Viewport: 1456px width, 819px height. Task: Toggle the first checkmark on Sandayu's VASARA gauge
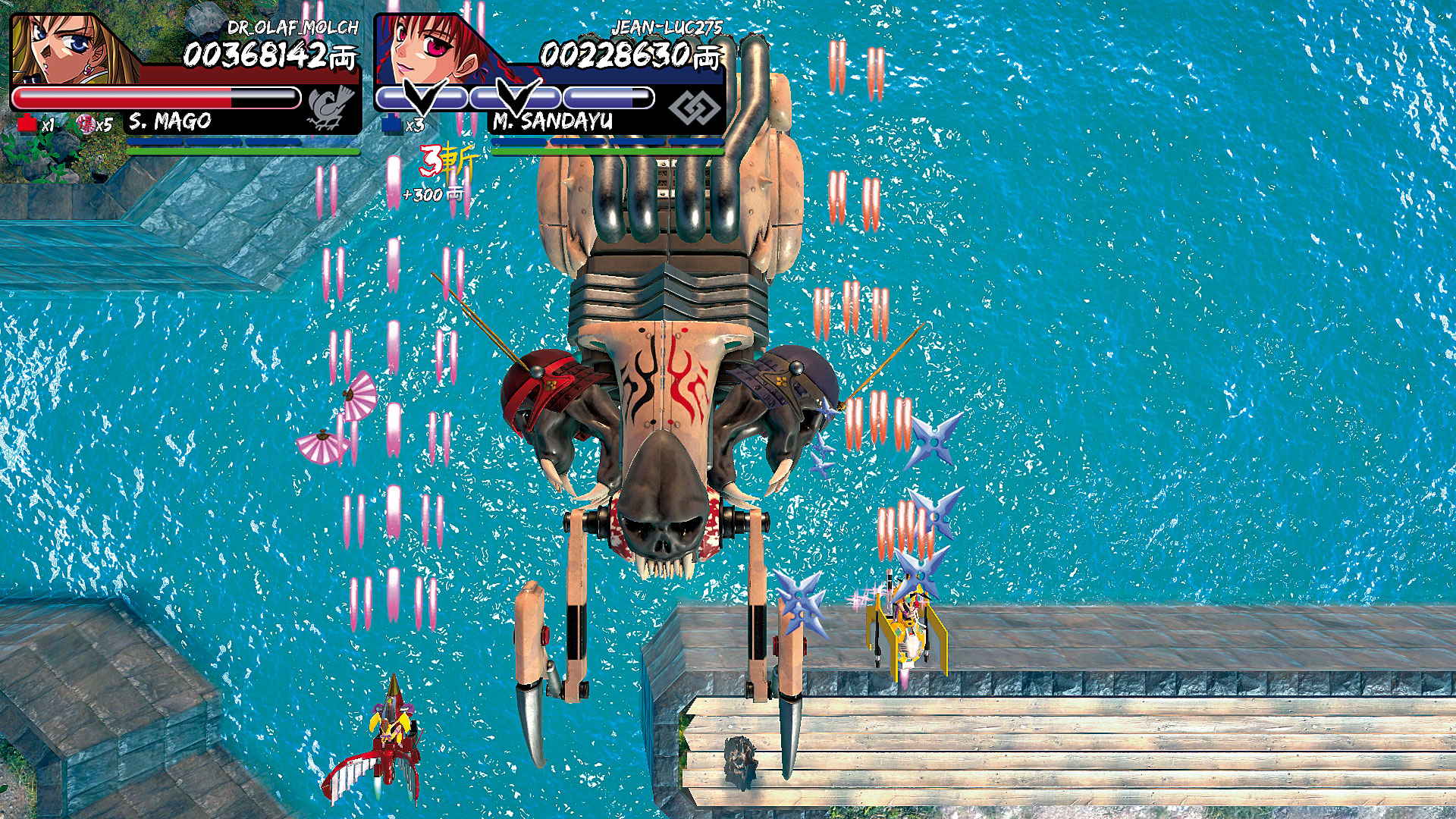coord(421,96)
